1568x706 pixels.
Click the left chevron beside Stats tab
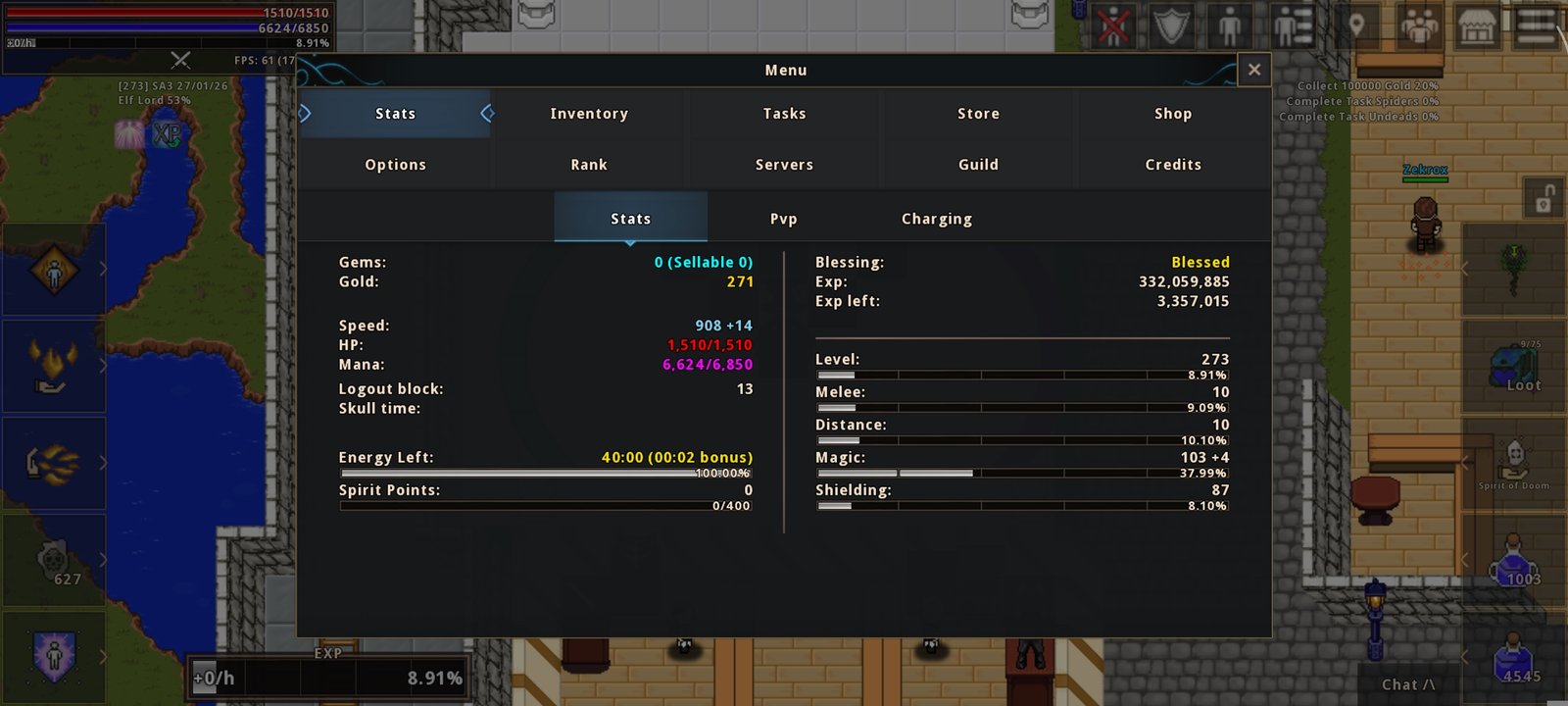(x=305, y=114)
